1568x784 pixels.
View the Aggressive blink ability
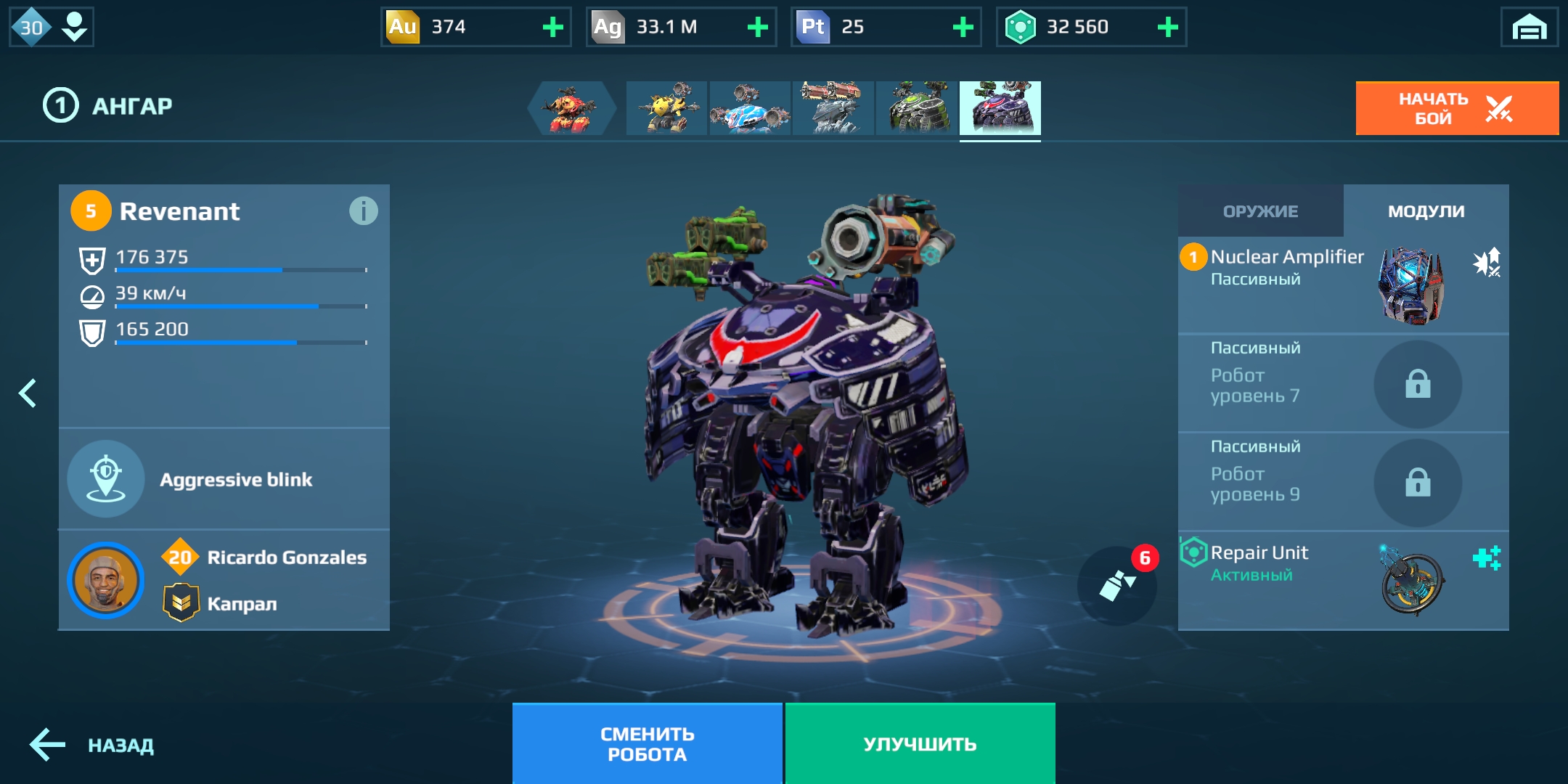coord(224,479)
